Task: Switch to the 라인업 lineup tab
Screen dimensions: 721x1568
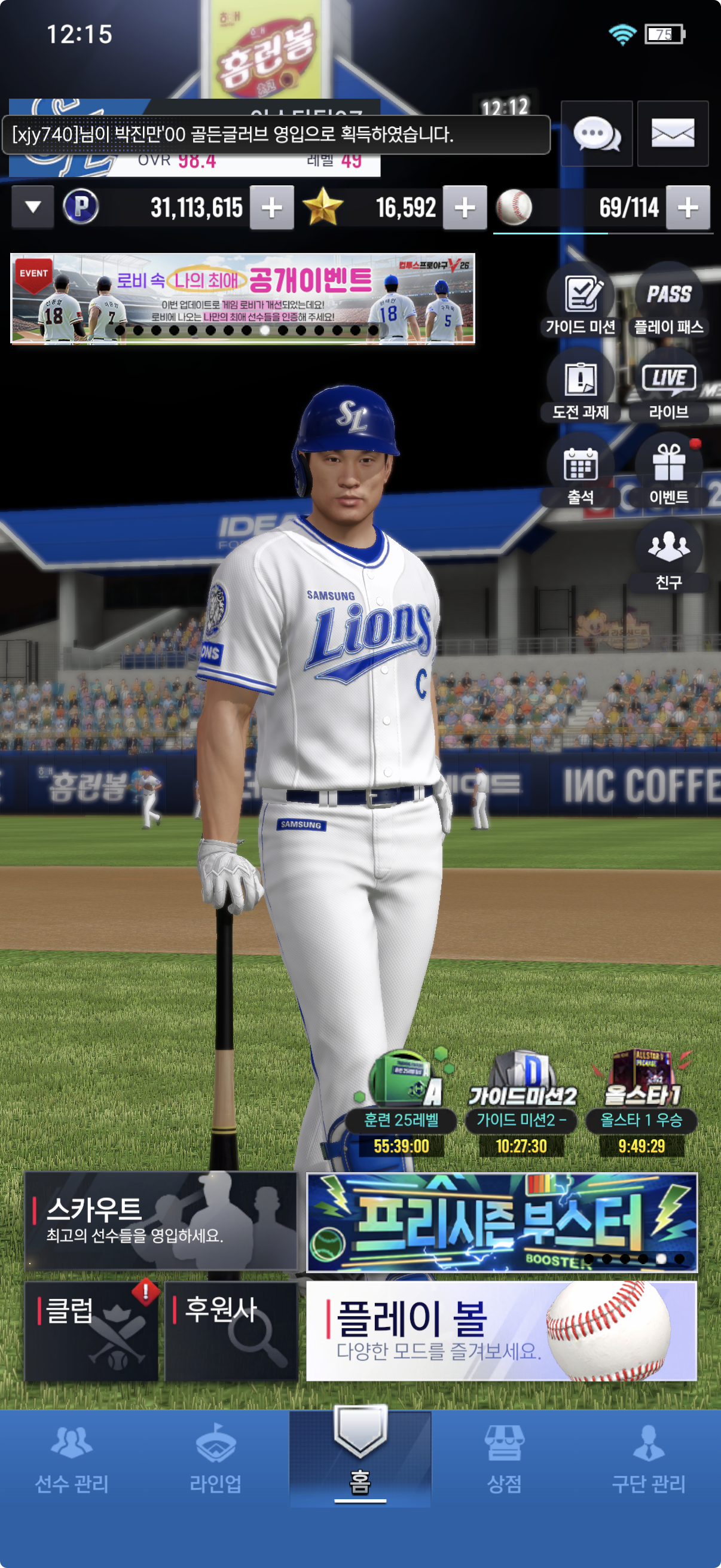Action: 215,1461
